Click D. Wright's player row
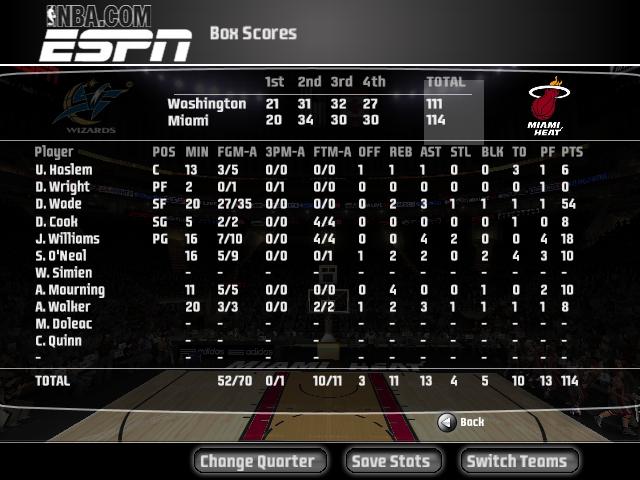The height and width of the screenshot is (480, 640). (62, 187)
